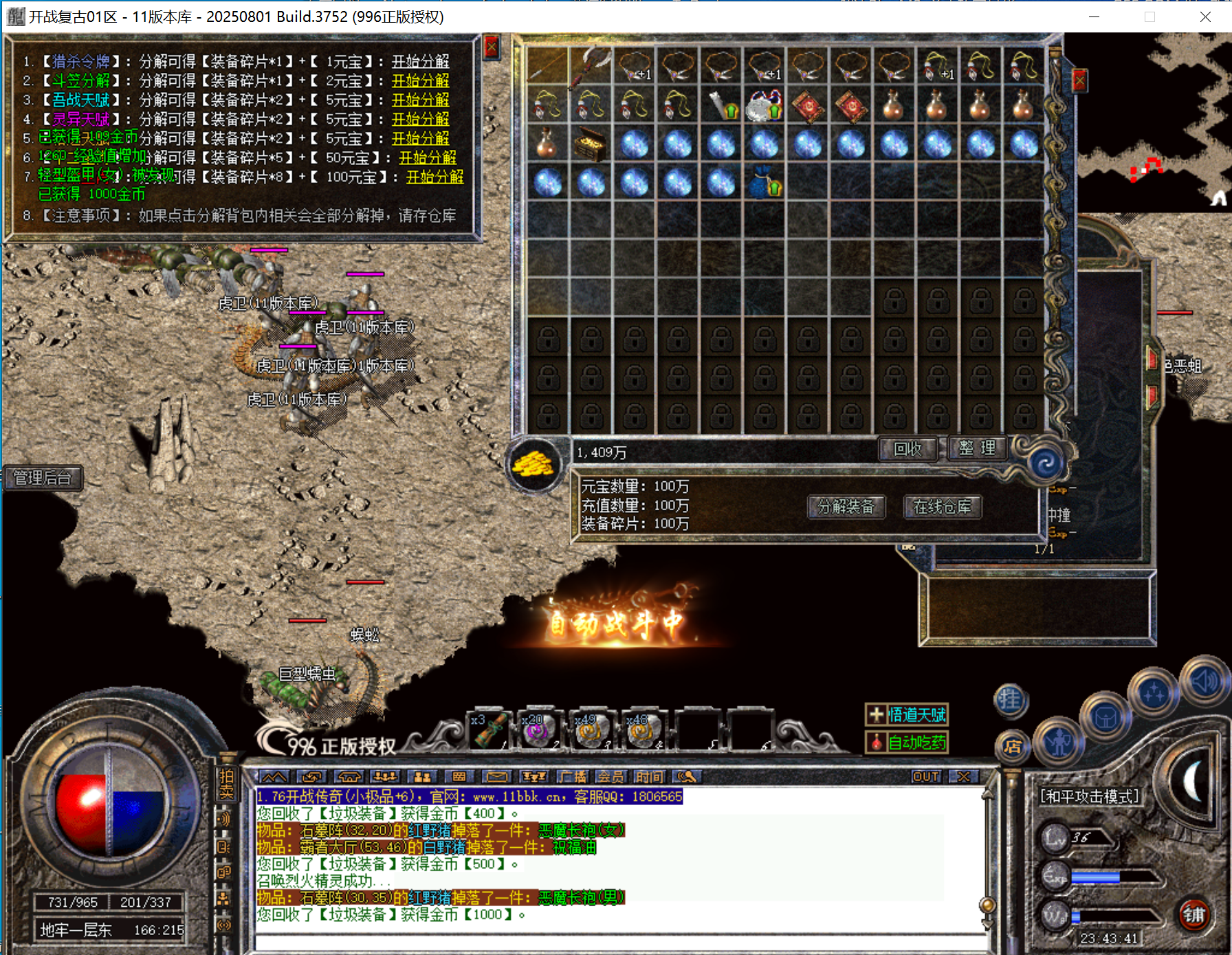This screenshot has width=1232, height=955.
Task: Sort the bag with the 整理 button
Action: tap(977, 448)
